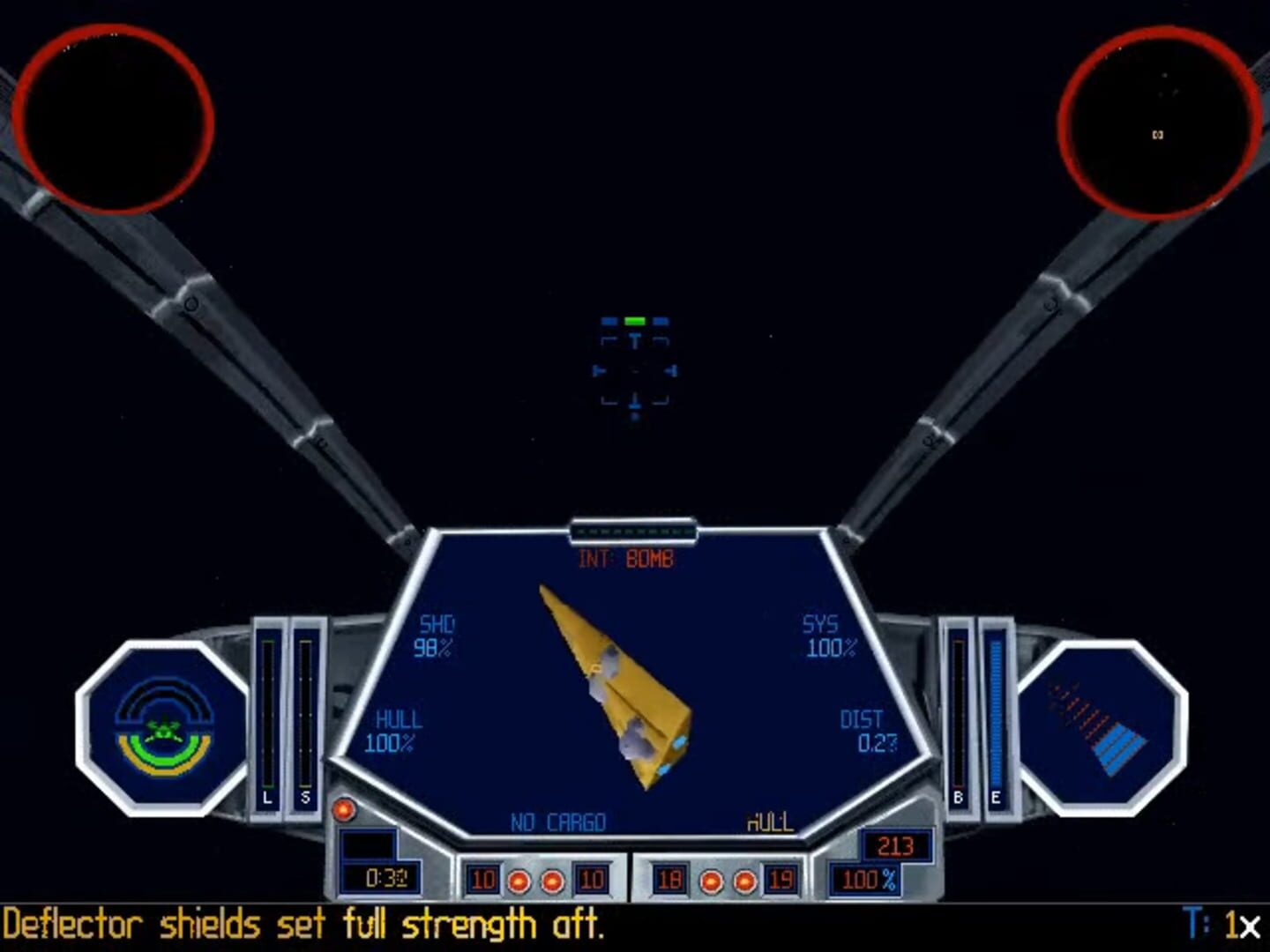Select the SYS 100% systems readout
The width and height of the screenshot is (1270, 952).
[825, 636]
